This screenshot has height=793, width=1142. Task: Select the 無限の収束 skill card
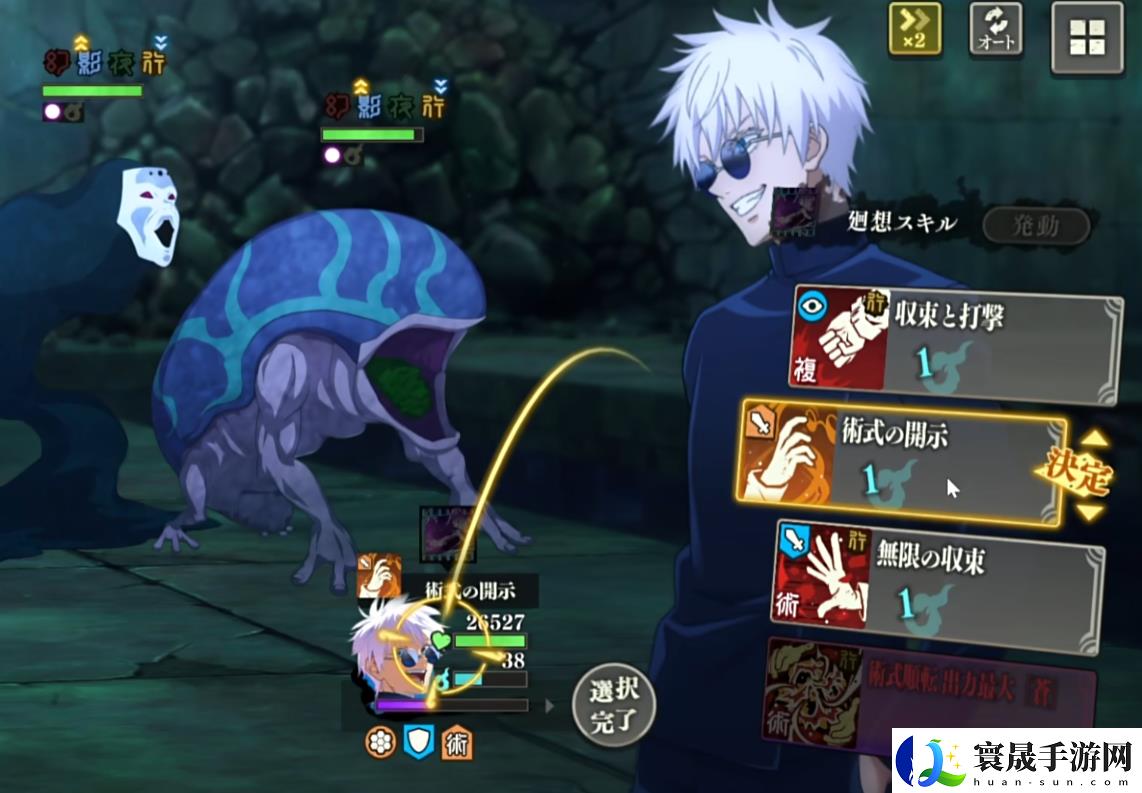click(x=940, y=578)
